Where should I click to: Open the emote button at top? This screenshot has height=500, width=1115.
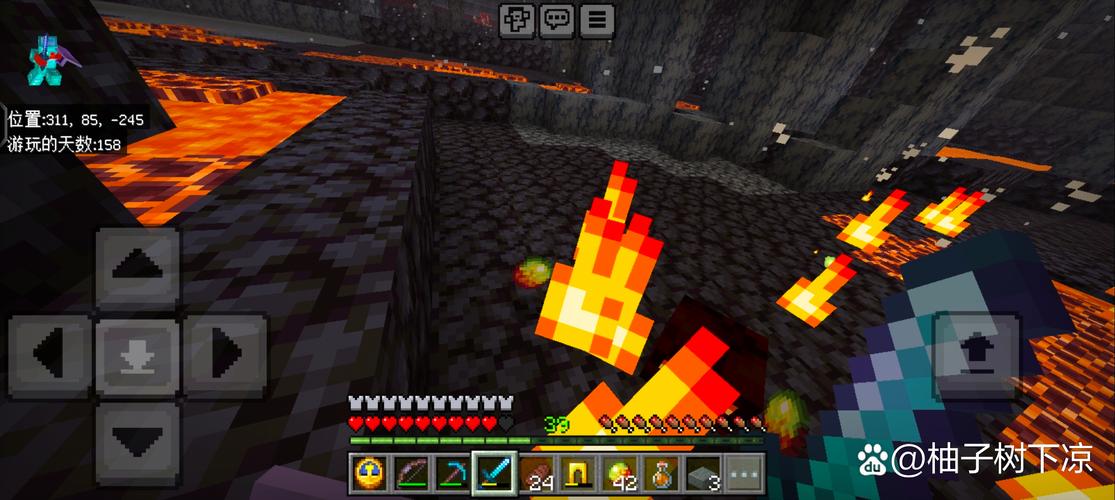[x=518, y=19]
